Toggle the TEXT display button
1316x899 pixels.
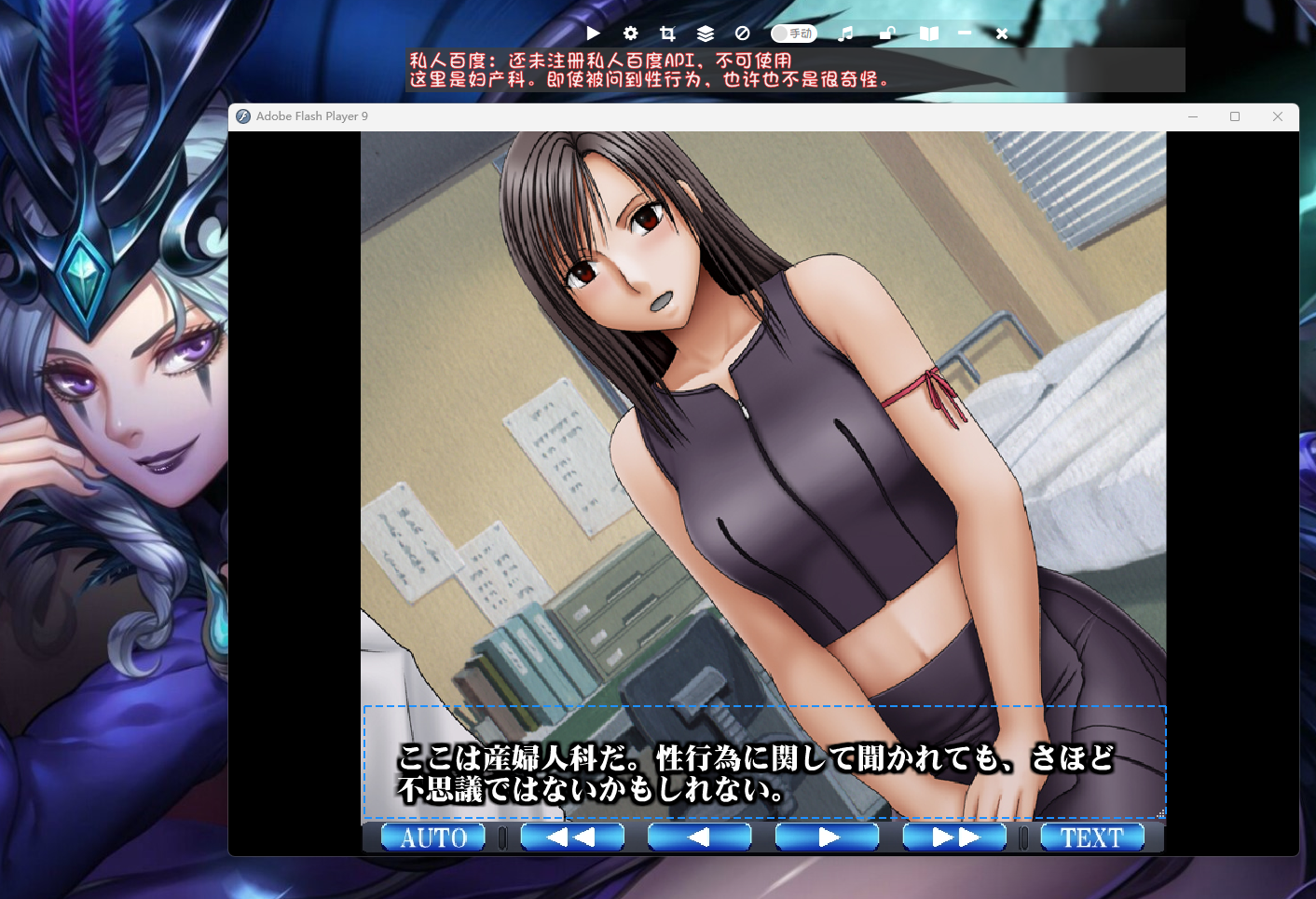1091,838
